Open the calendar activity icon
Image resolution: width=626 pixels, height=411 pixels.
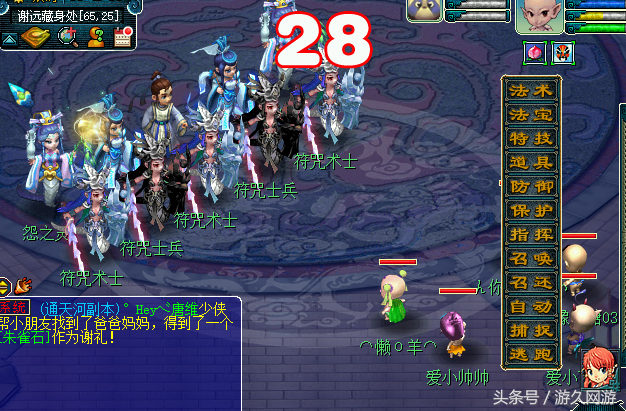124,37
